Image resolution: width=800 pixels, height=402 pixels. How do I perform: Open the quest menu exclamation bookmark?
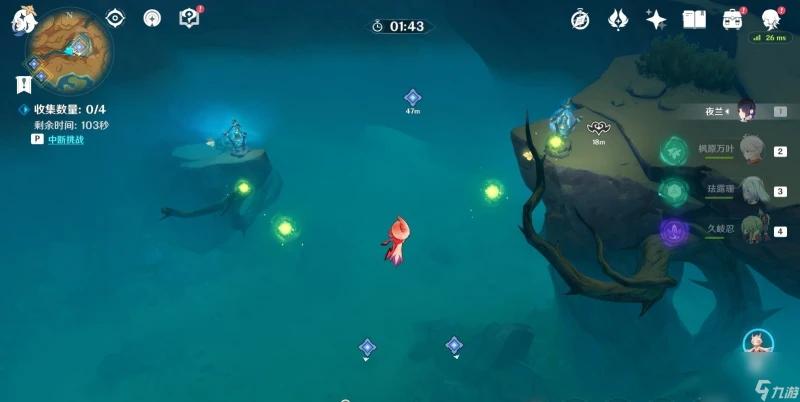22,85
